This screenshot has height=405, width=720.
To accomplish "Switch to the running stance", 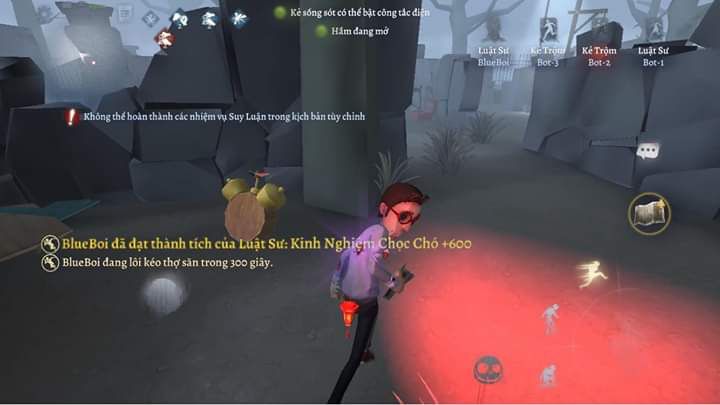I will (592, 273).
